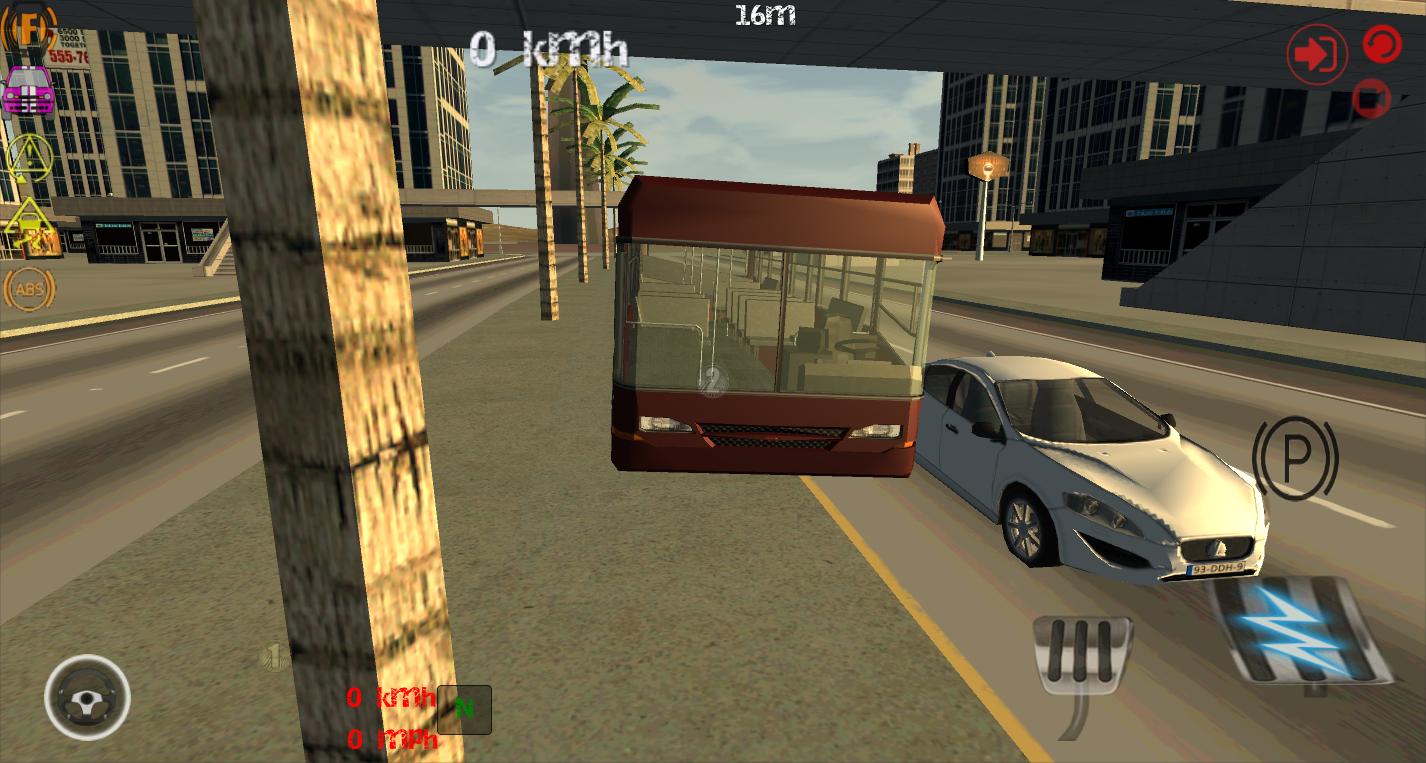Toggle the headlights with the F icon

tap(28, 29)
